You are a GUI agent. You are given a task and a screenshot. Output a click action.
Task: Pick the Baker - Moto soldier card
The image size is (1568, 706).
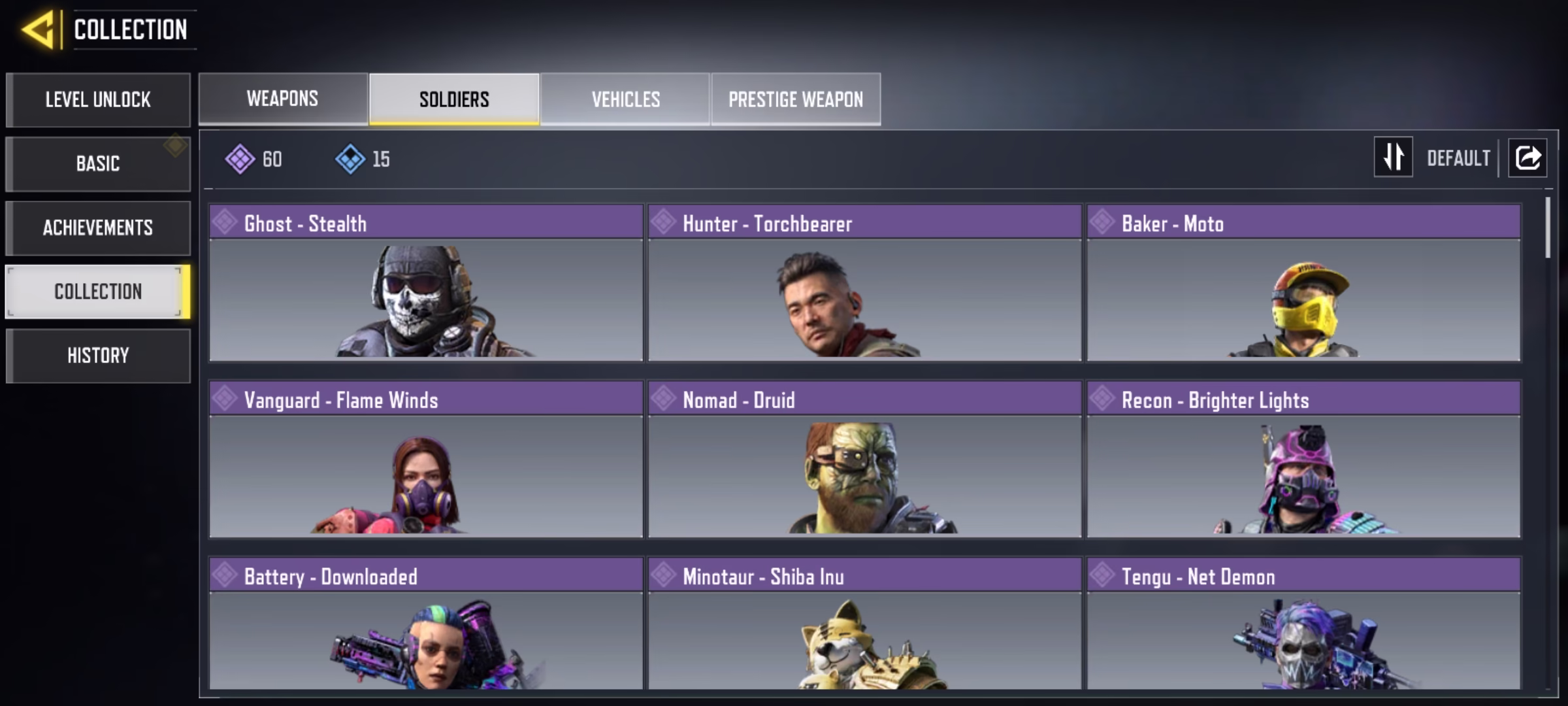(1303, 283)
